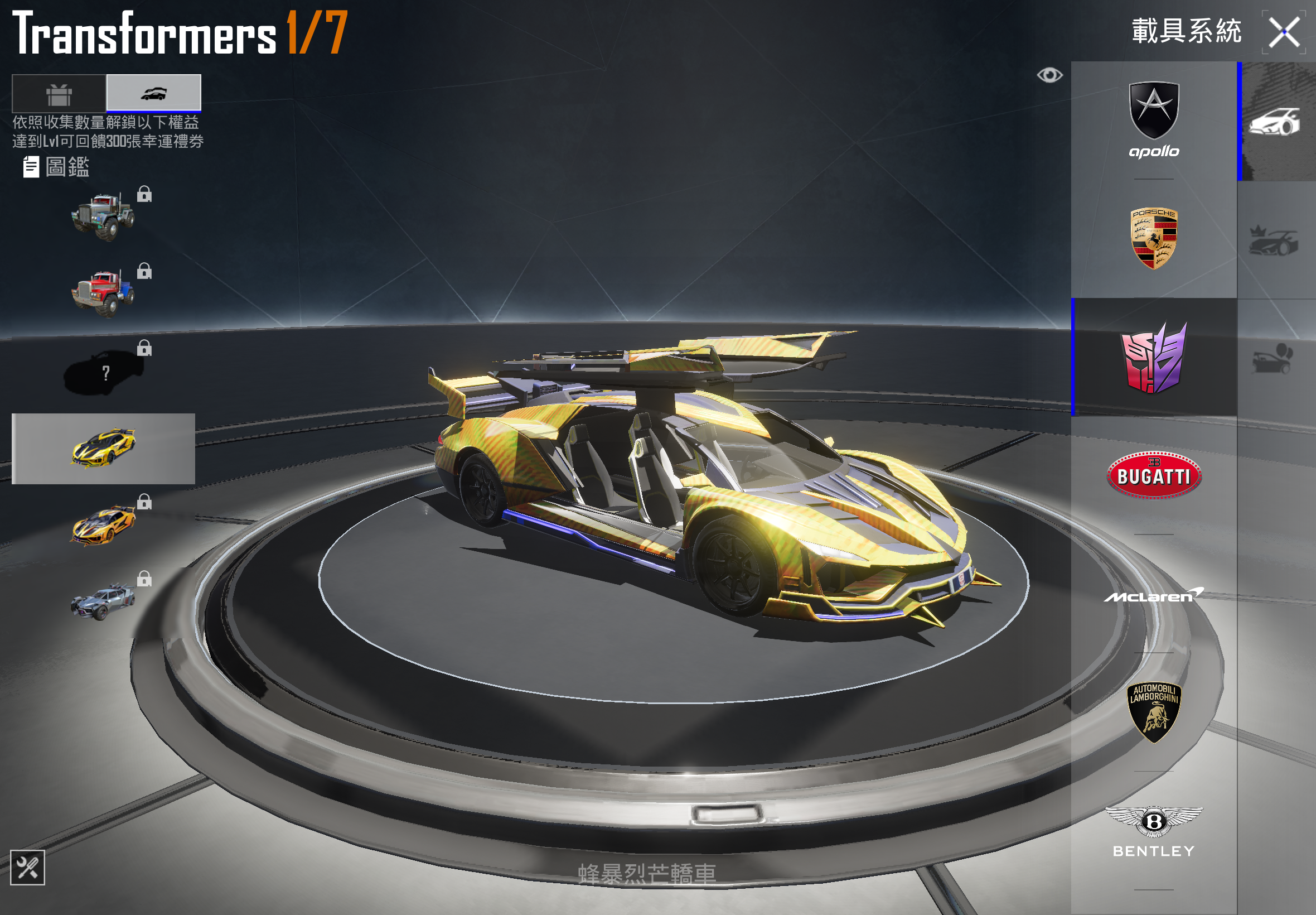Viewport: 1316px width, 915px height.
Task: Open the Porsche brand collection
Action: pos(1153,238)
